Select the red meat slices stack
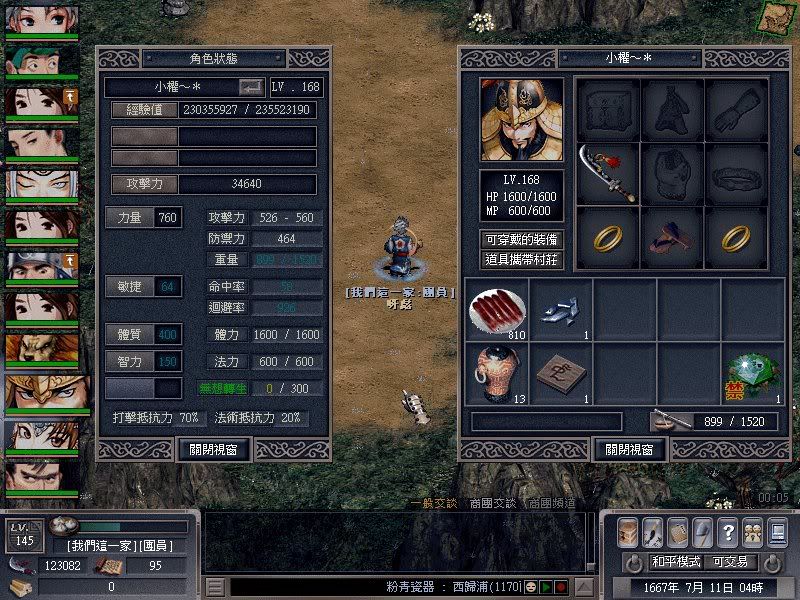This screenshot has height=600, width=800. pyautogui.click(x=497, y=308)
